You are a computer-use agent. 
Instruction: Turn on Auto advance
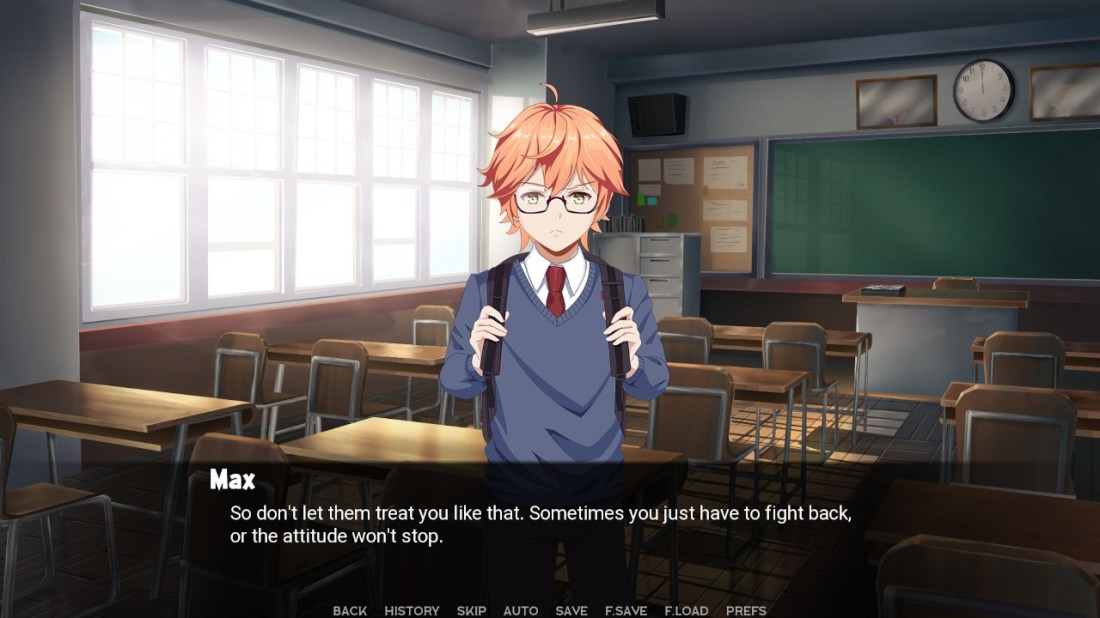(521, 610)
